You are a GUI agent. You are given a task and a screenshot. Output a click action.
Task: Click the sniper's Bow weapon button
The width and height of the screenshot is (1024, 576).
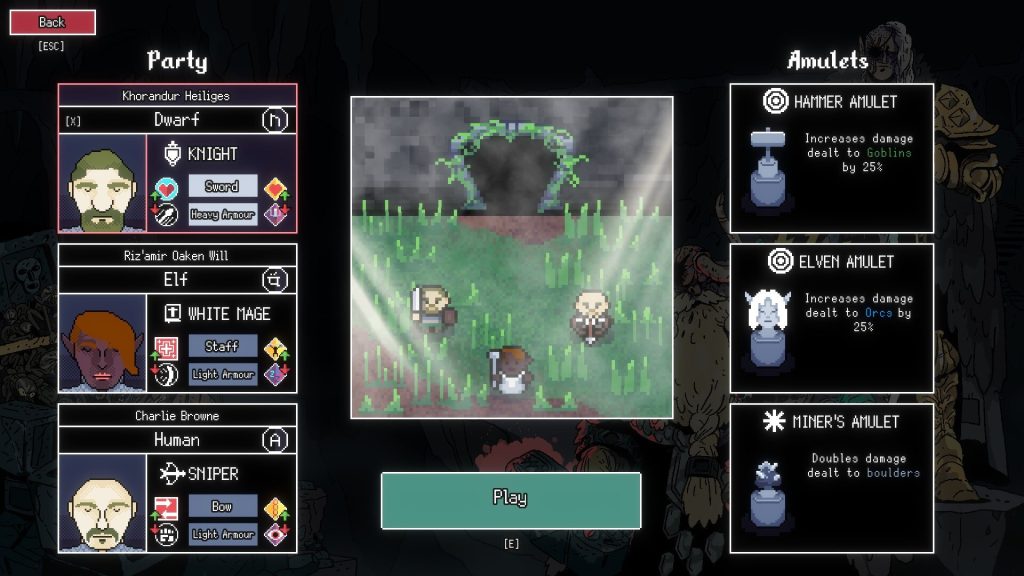[x=222, y=507]
